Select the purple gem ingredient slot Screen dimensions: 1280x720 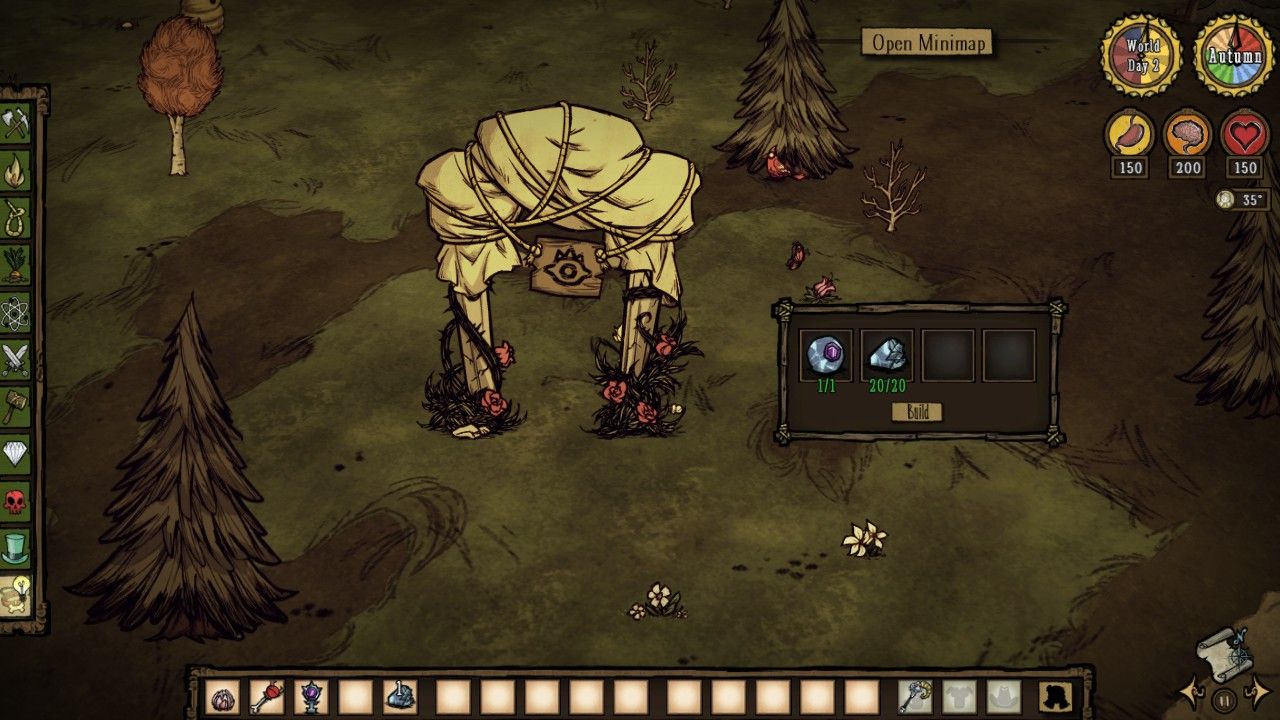pyautogui.click(x=827, y=355)
